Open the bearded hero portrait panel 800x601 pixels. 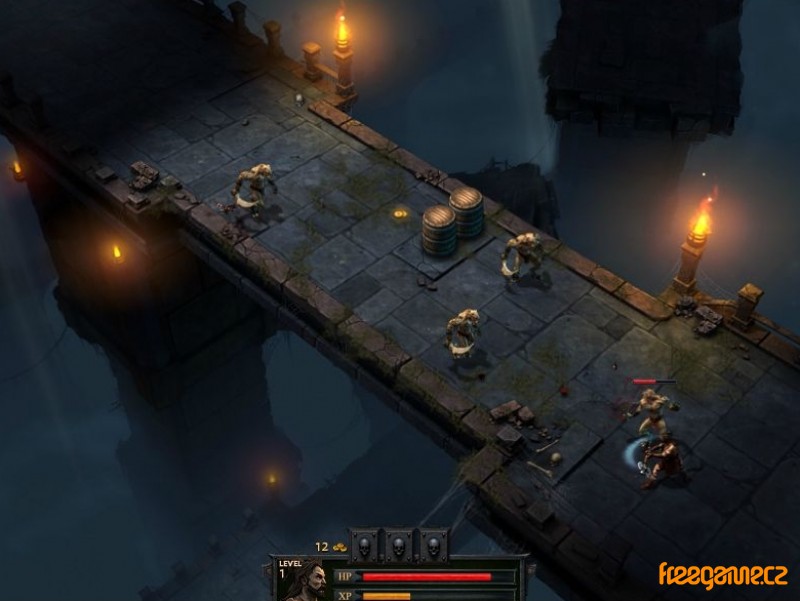tap(311, 582)
